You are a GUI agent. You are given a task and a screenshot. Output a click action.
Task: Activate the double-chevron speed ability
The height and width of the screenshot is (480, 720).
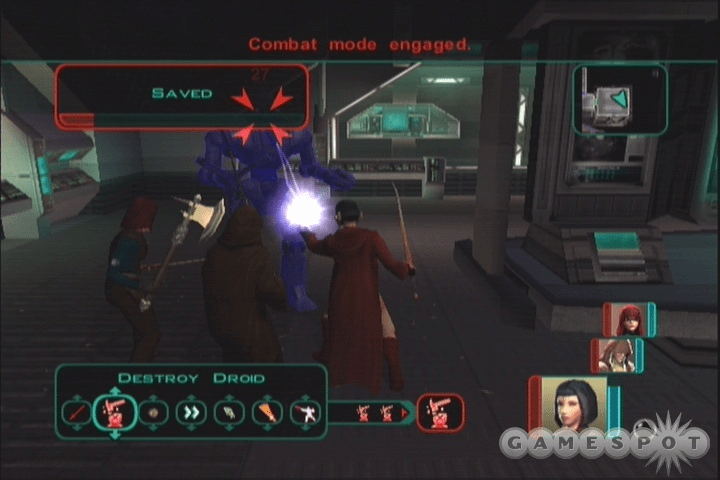tap(191, 412)
